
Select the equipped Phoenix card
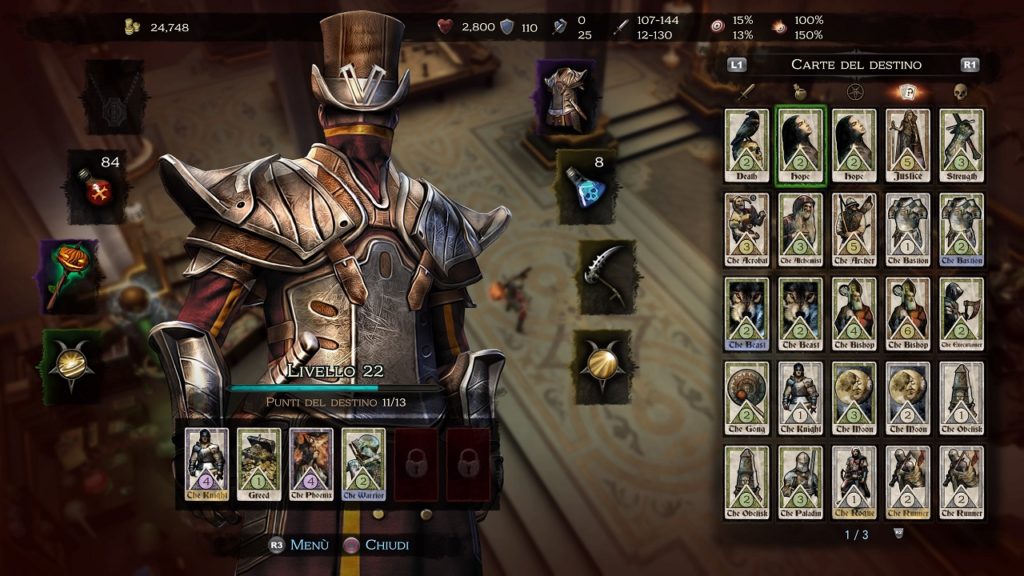(312, 465)
